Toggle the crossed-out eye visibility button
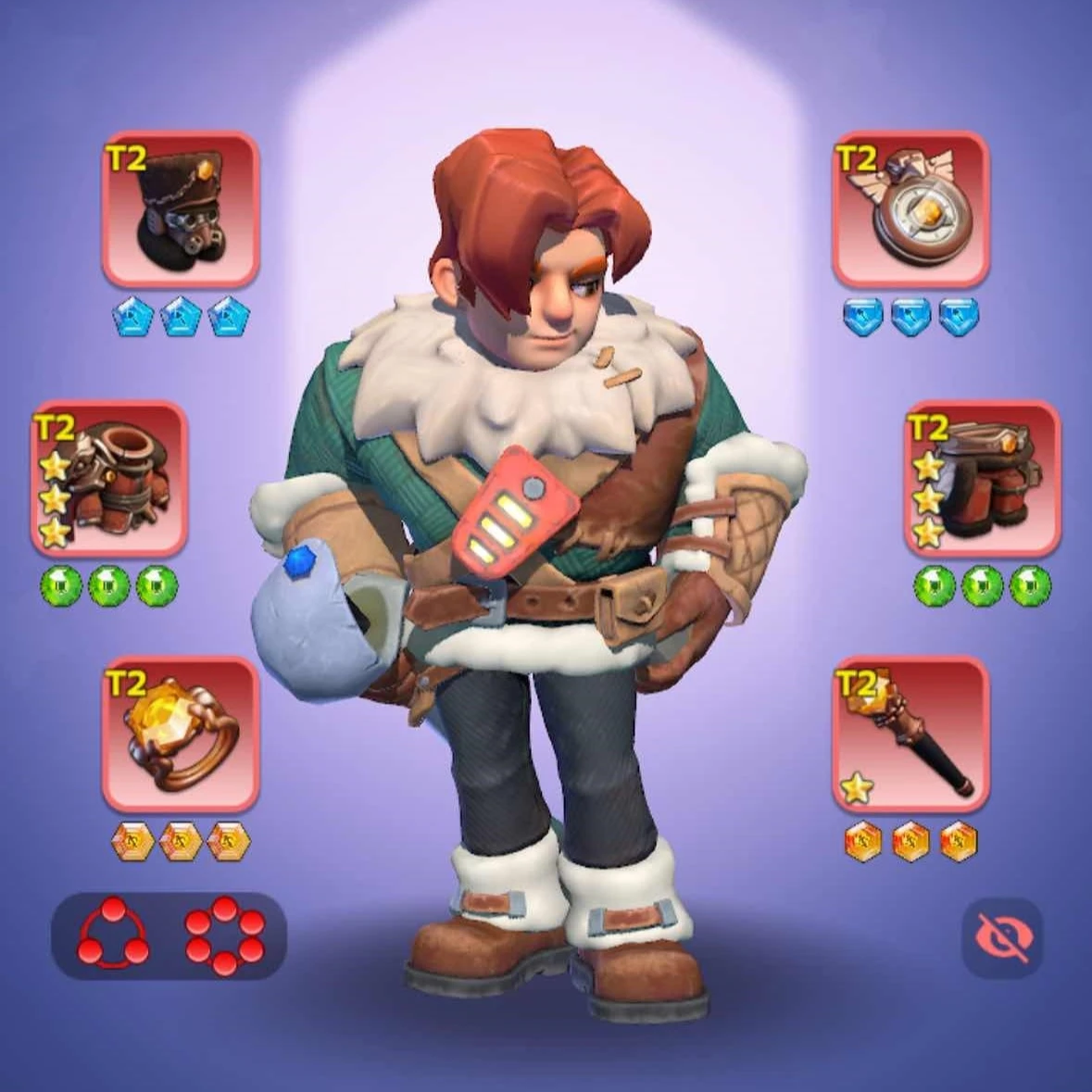Image resolution: width=1092 pixels, height=1092 pixels. [x=1002, y=938]
